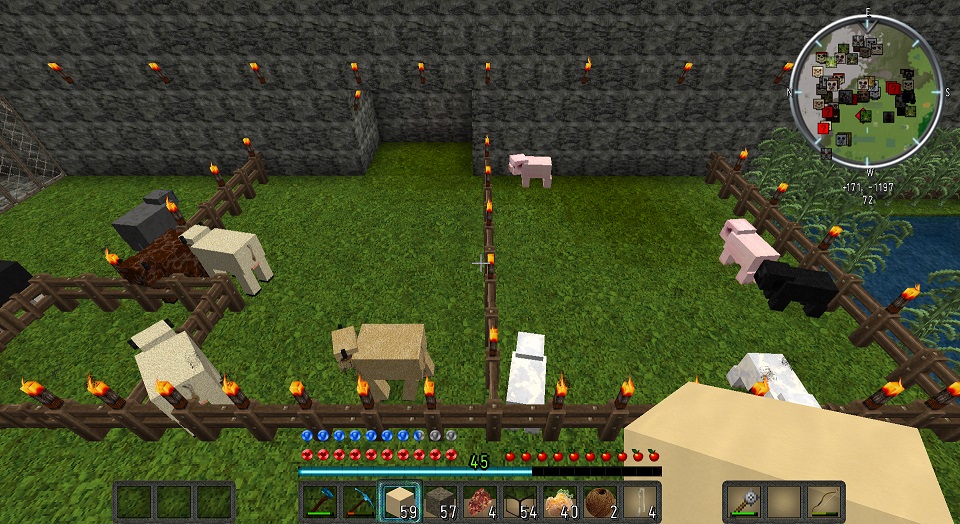Select the brown coconut stack of 2

(x=601, y=501)
